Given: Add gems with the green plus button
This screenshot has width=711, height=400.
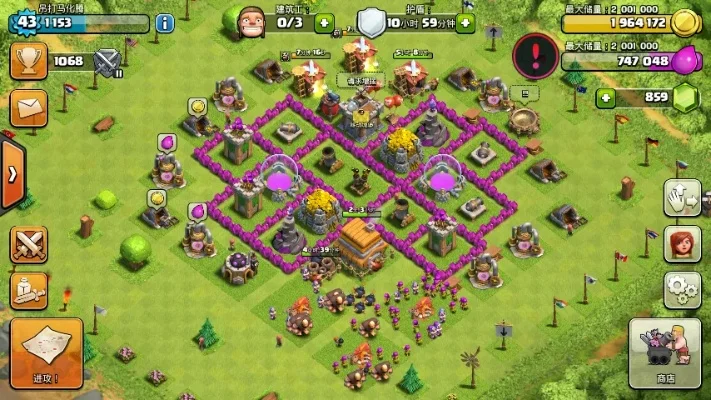Looking at the screenshot, I should (x=605, y=97).
